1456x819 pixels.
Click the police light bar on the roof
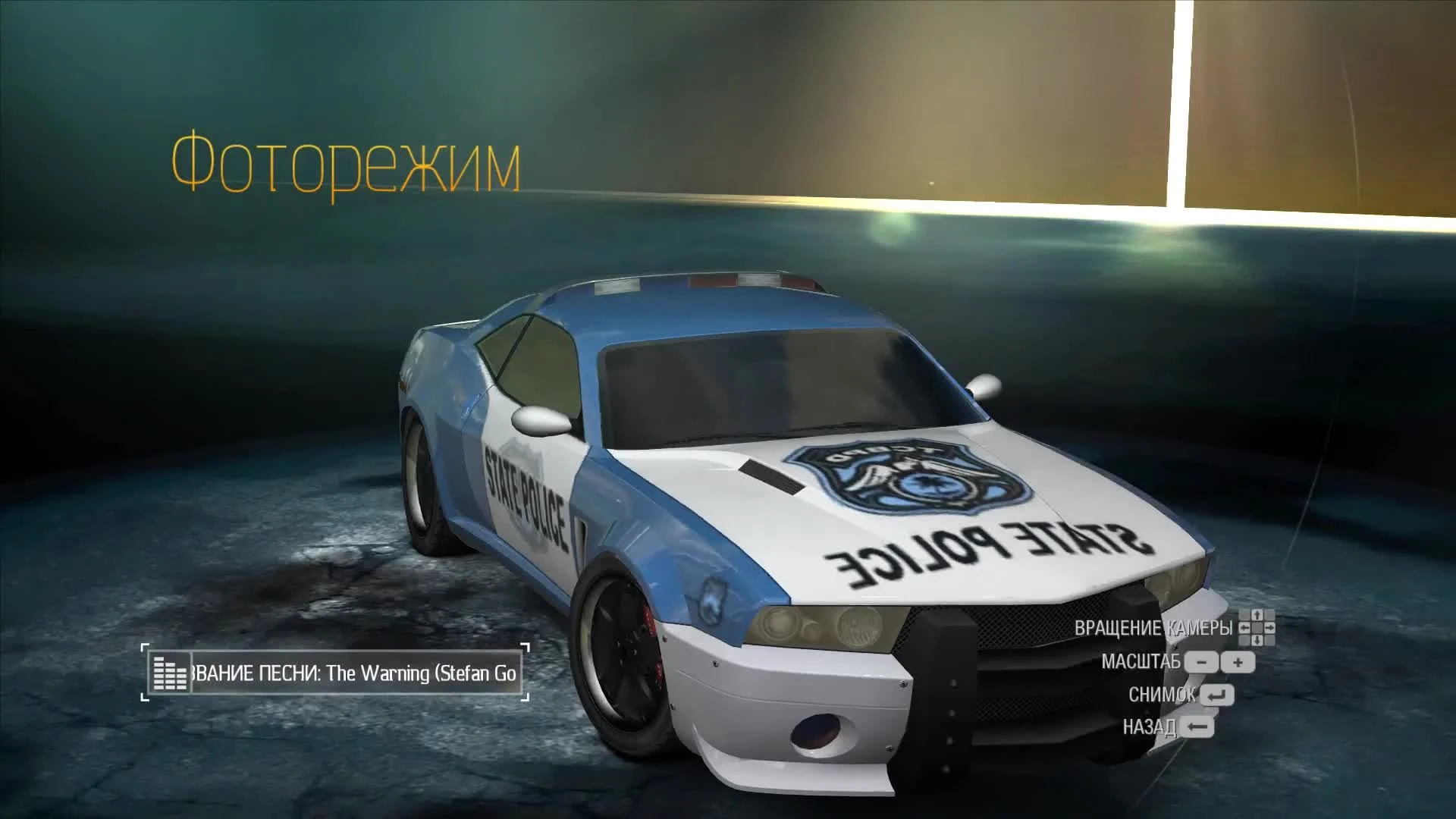705,284
